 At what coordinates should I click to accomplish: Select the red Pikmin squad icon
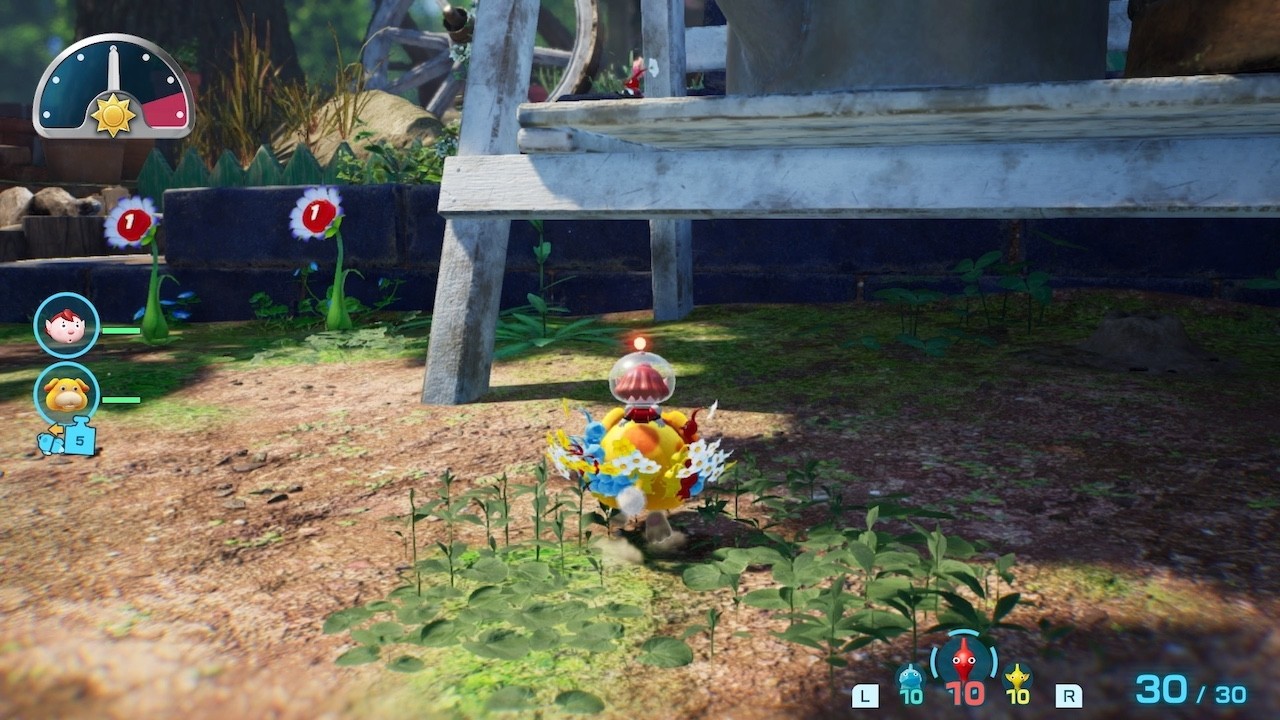click(963, 661)
